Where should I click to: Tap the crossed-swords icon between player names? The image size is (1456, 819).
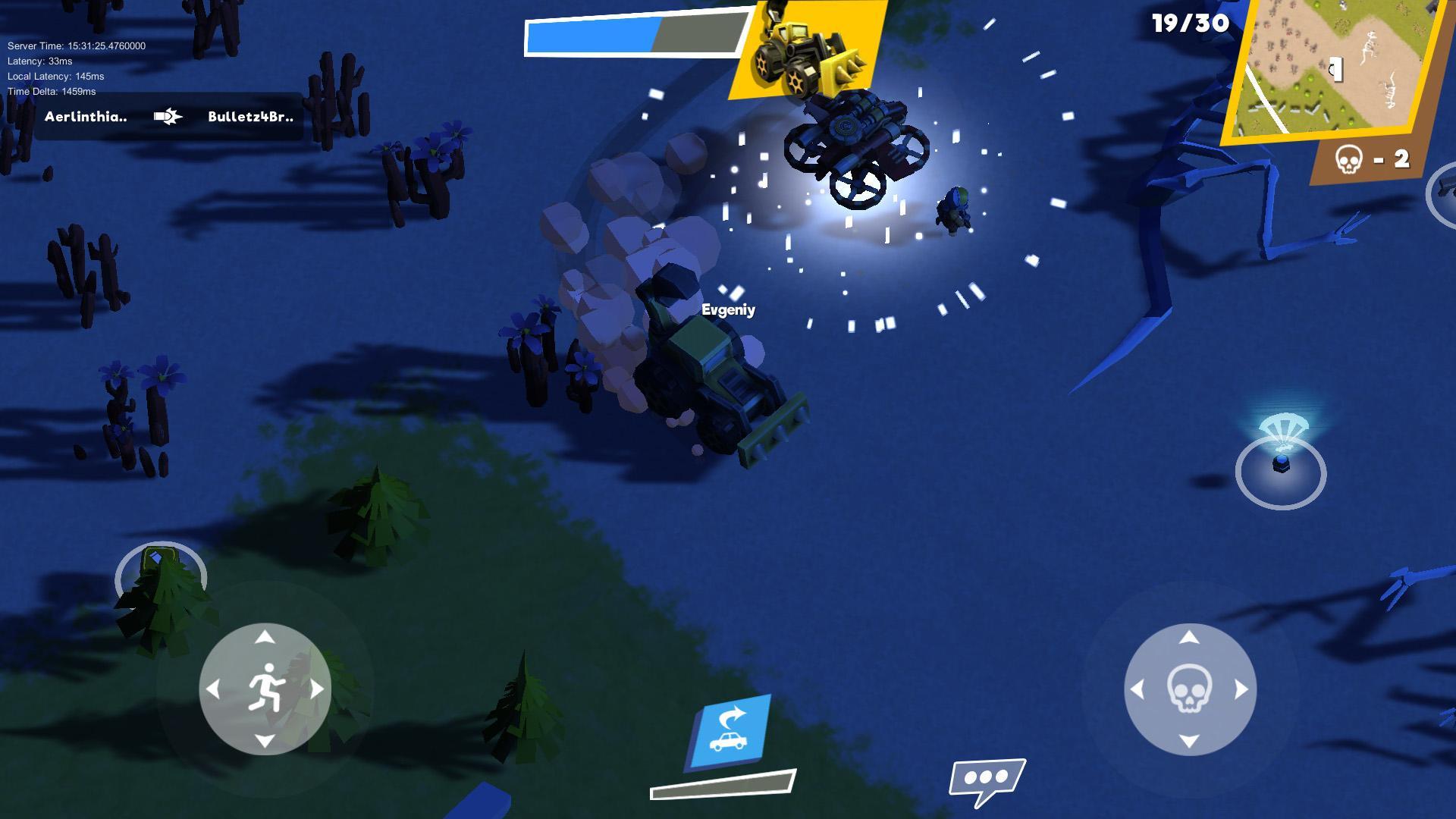pyautogui.click(x=168, y=117)
